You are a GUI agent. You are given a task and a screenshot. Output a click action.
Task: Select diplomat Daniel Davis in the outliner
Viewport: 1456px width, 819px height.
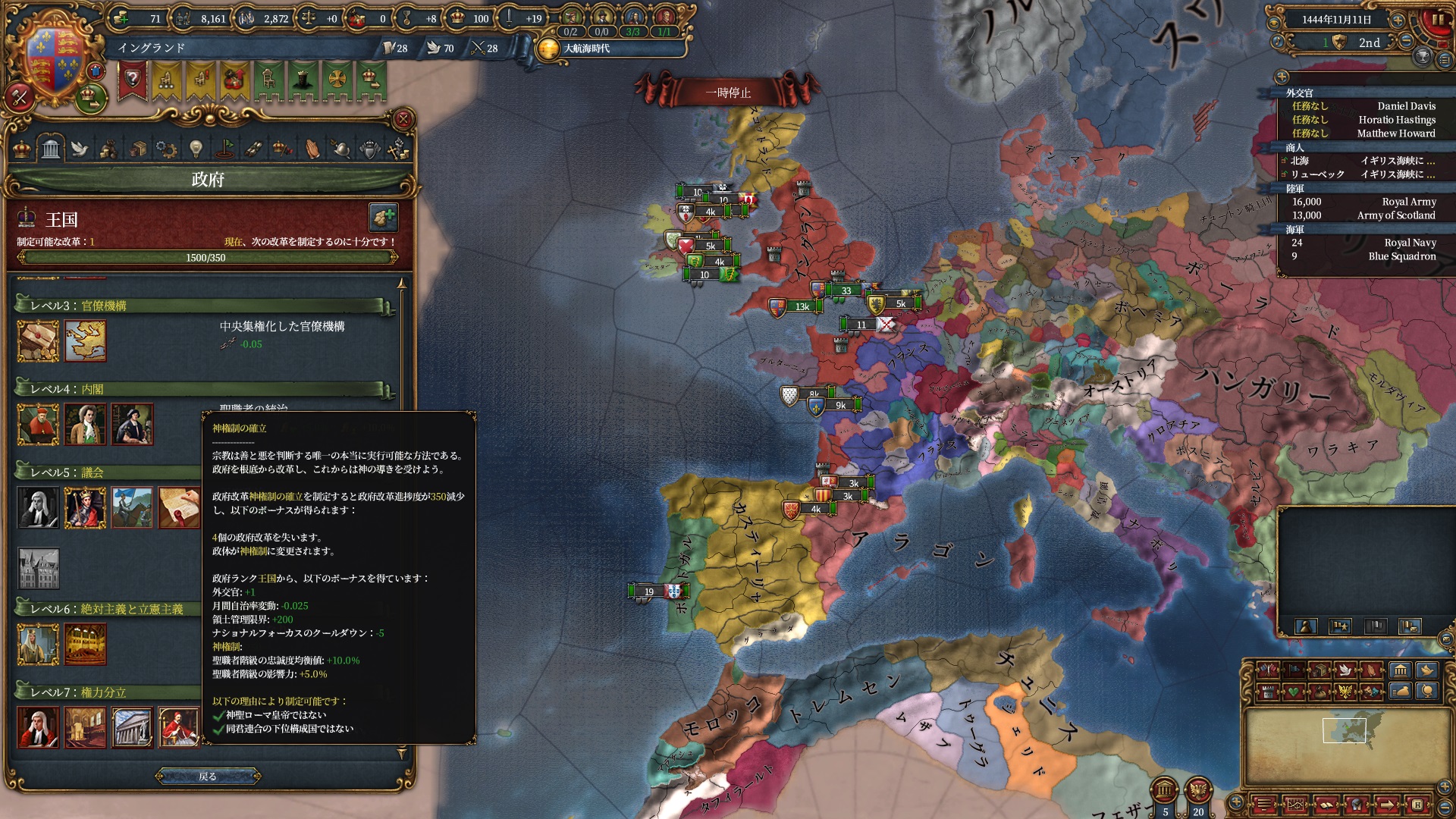point(1406,106)
